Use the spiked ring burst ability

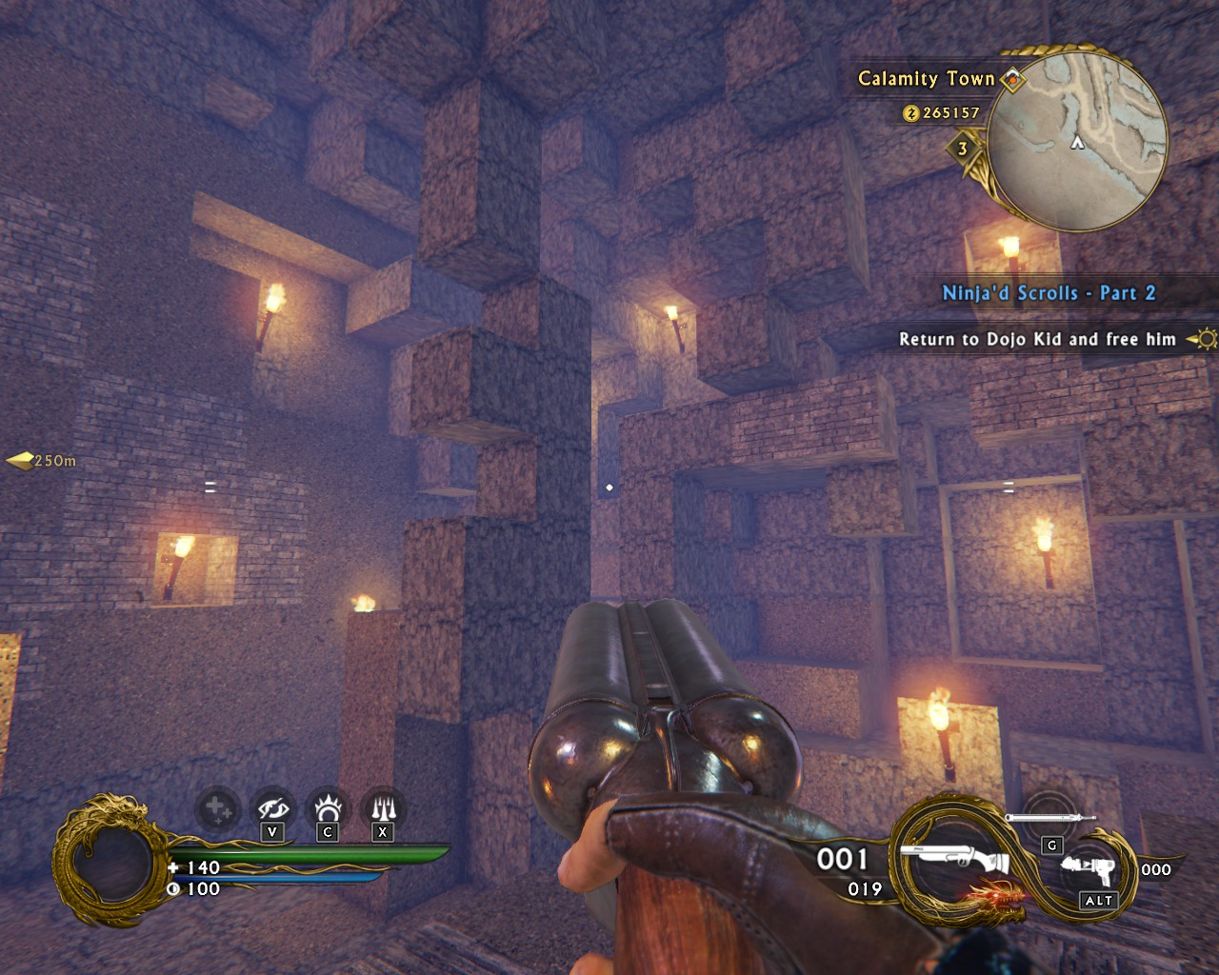326,807
